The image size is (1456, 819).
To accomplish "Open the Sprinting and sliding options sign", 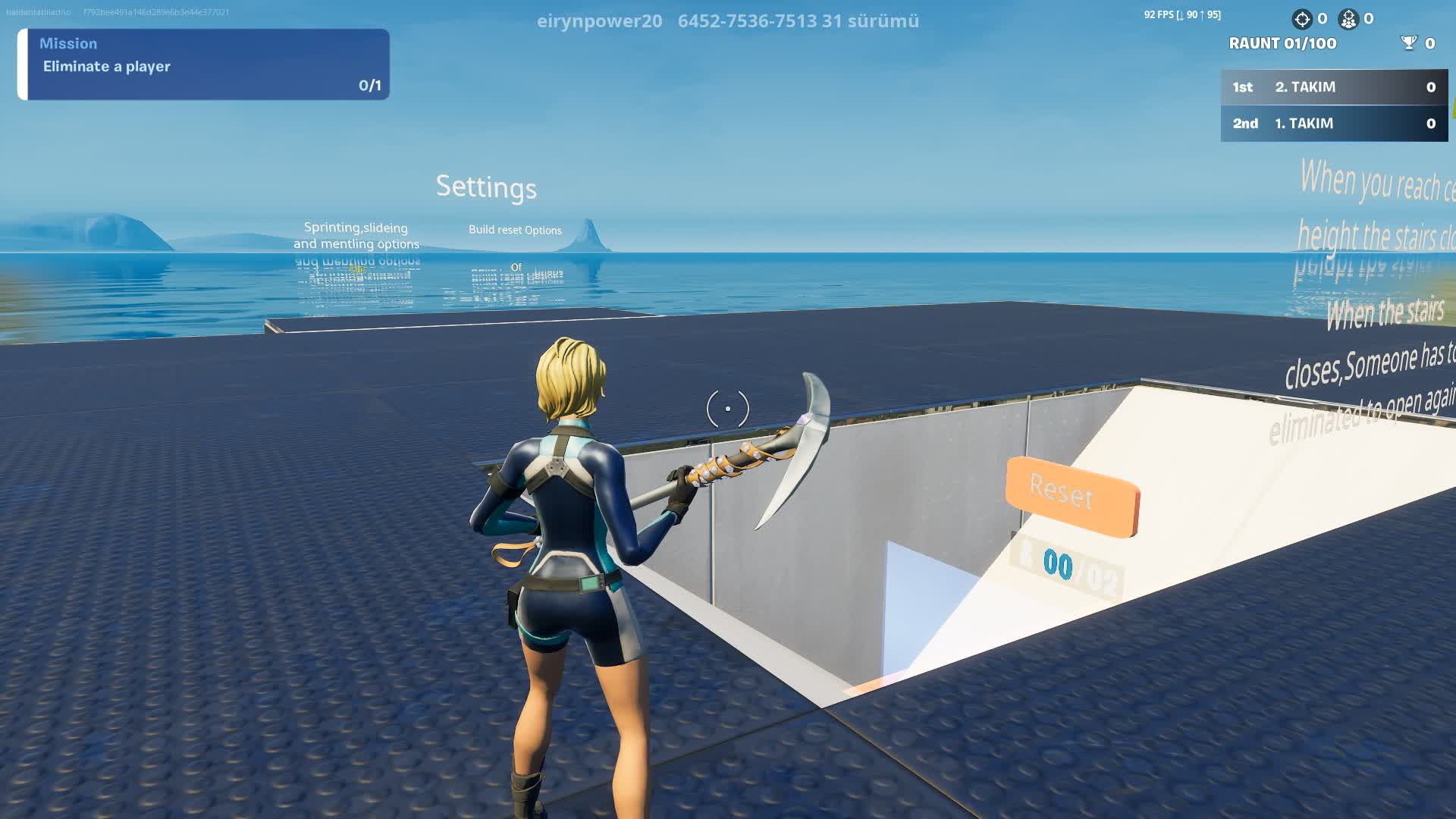I will click(356, 236).
